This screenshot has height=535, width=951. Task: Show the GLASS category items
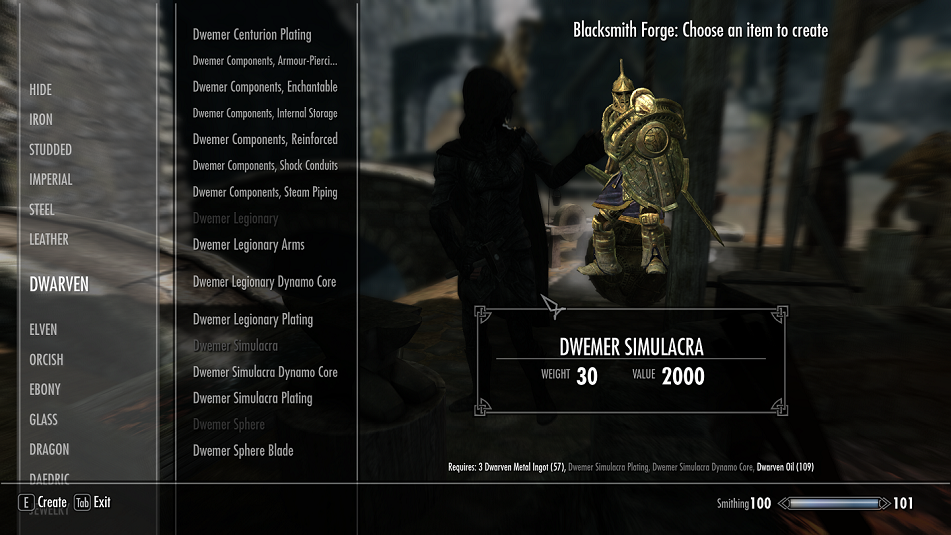click(43, 420)
